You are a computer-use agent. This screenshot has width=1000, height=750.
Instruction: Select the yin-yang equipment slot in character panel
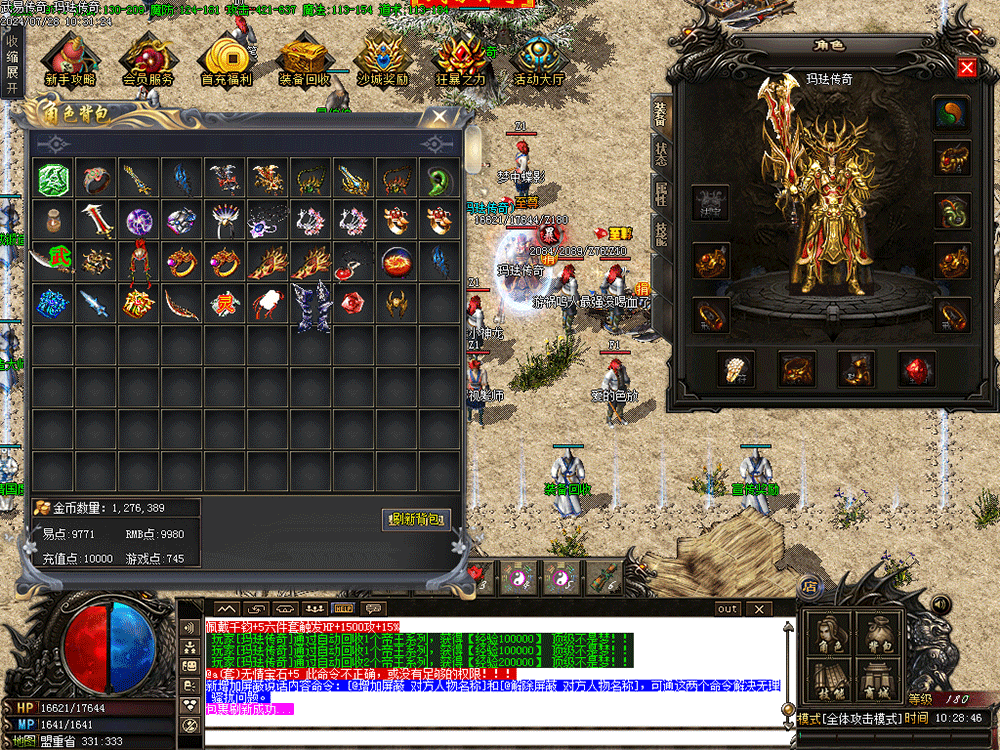click(952, 114)
